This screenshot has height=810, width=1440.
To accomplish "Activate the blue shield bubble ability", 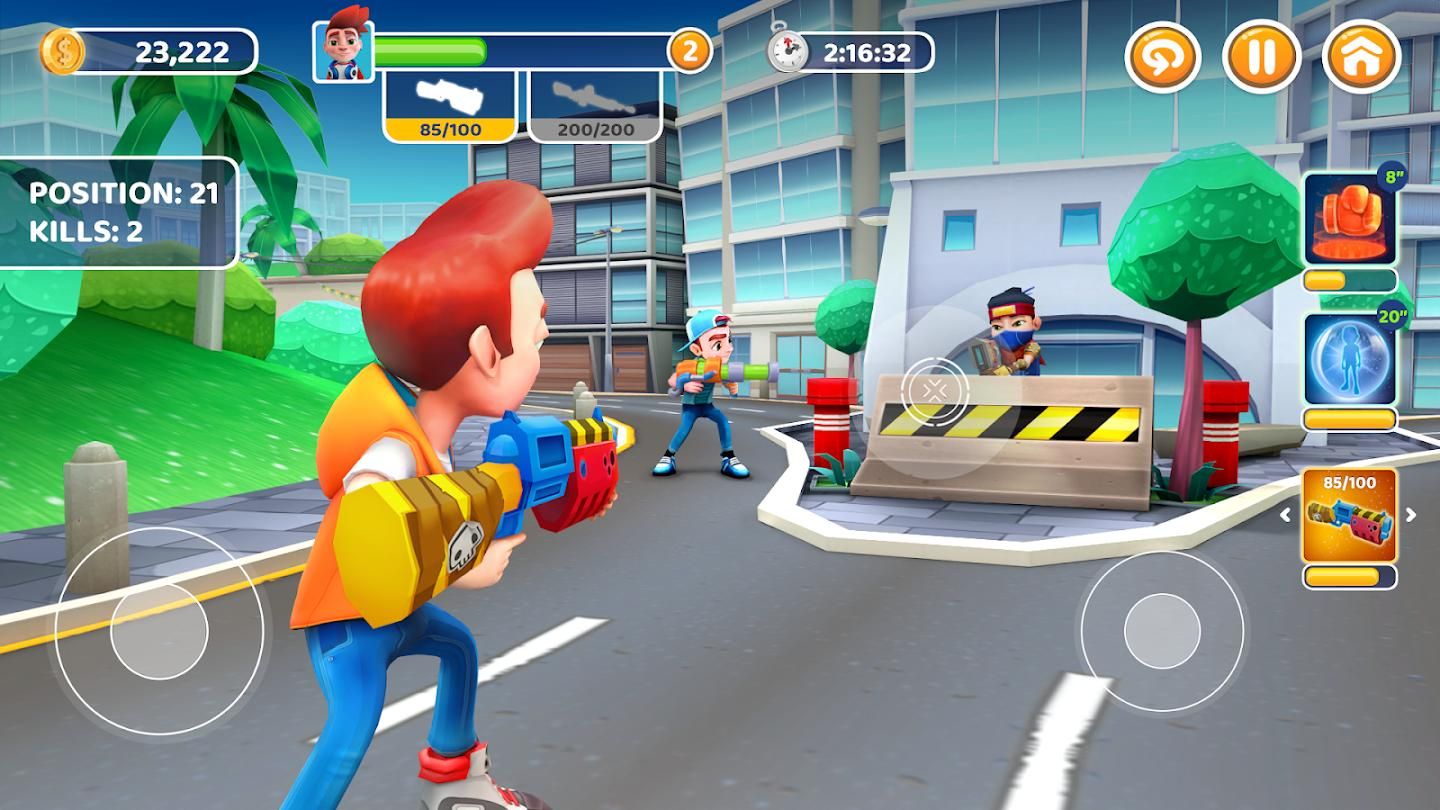I will pos(1350,359).
